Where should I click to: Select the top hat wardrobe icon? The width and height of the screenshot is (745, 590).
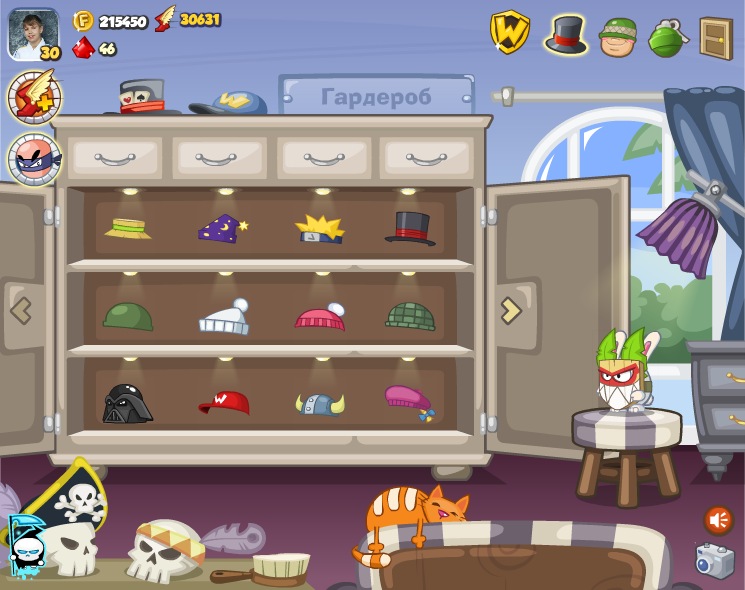tap(566, 35)
